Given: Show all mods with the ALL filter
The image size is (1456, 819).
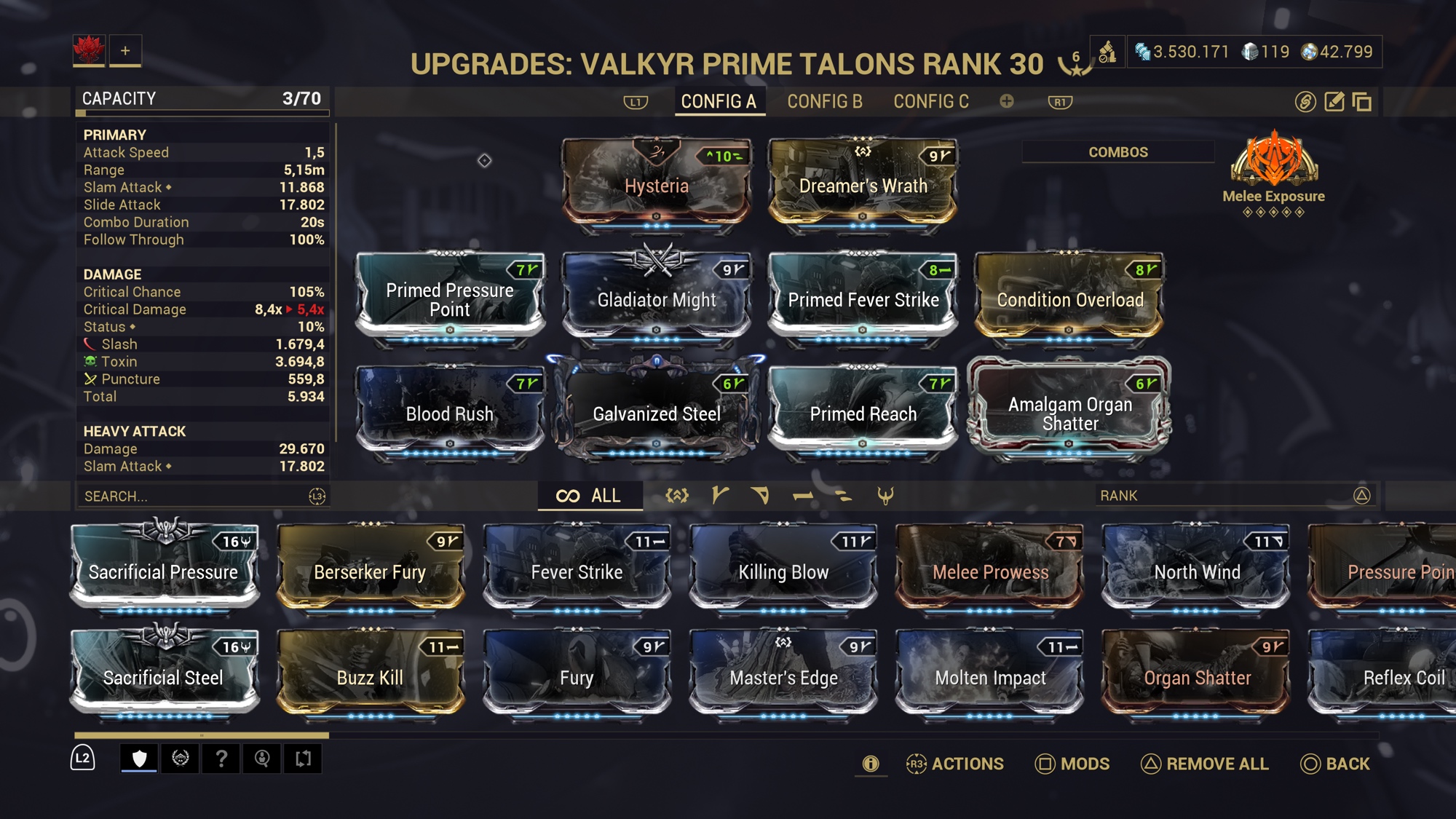Looking at the screenshot, I should tap(590, 496).
